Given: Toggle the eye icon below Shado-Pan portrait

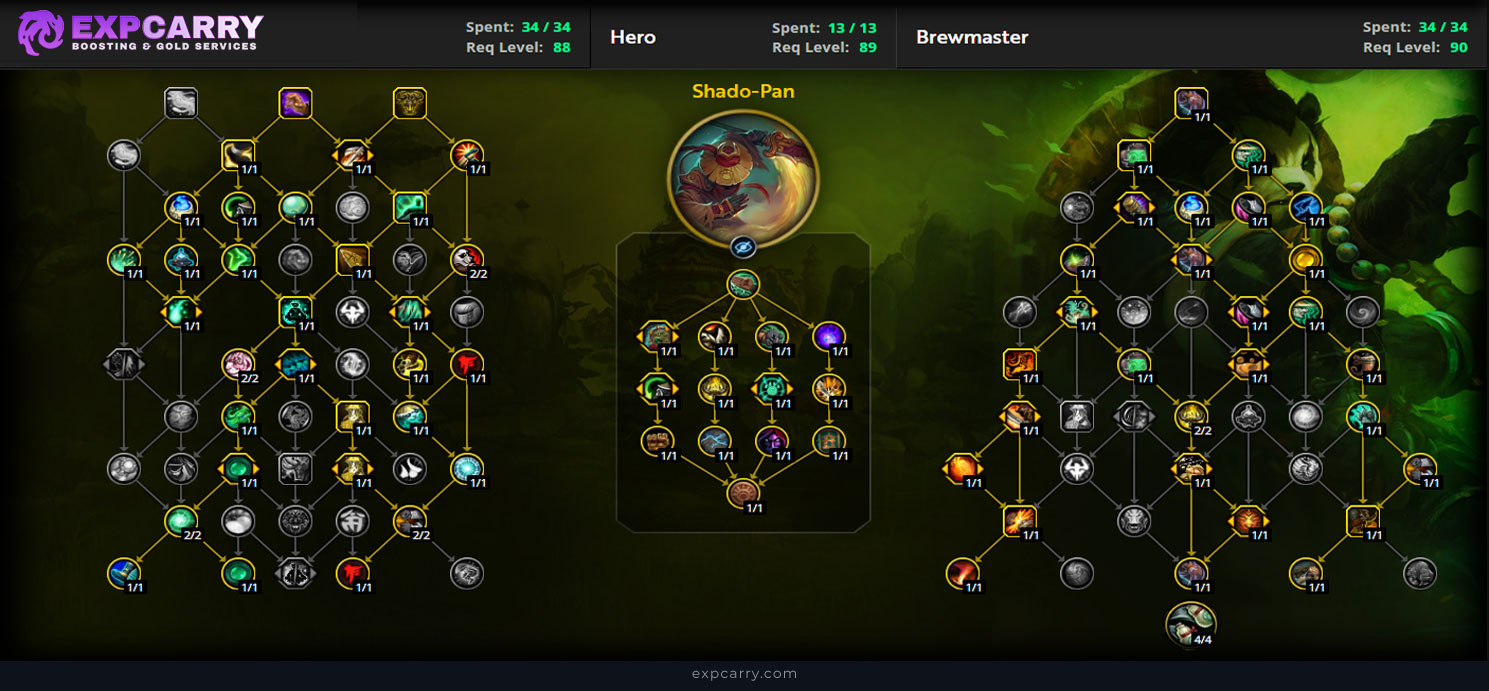Looking at the screenshot, I should pyautogui.click(x=743, y=247).
